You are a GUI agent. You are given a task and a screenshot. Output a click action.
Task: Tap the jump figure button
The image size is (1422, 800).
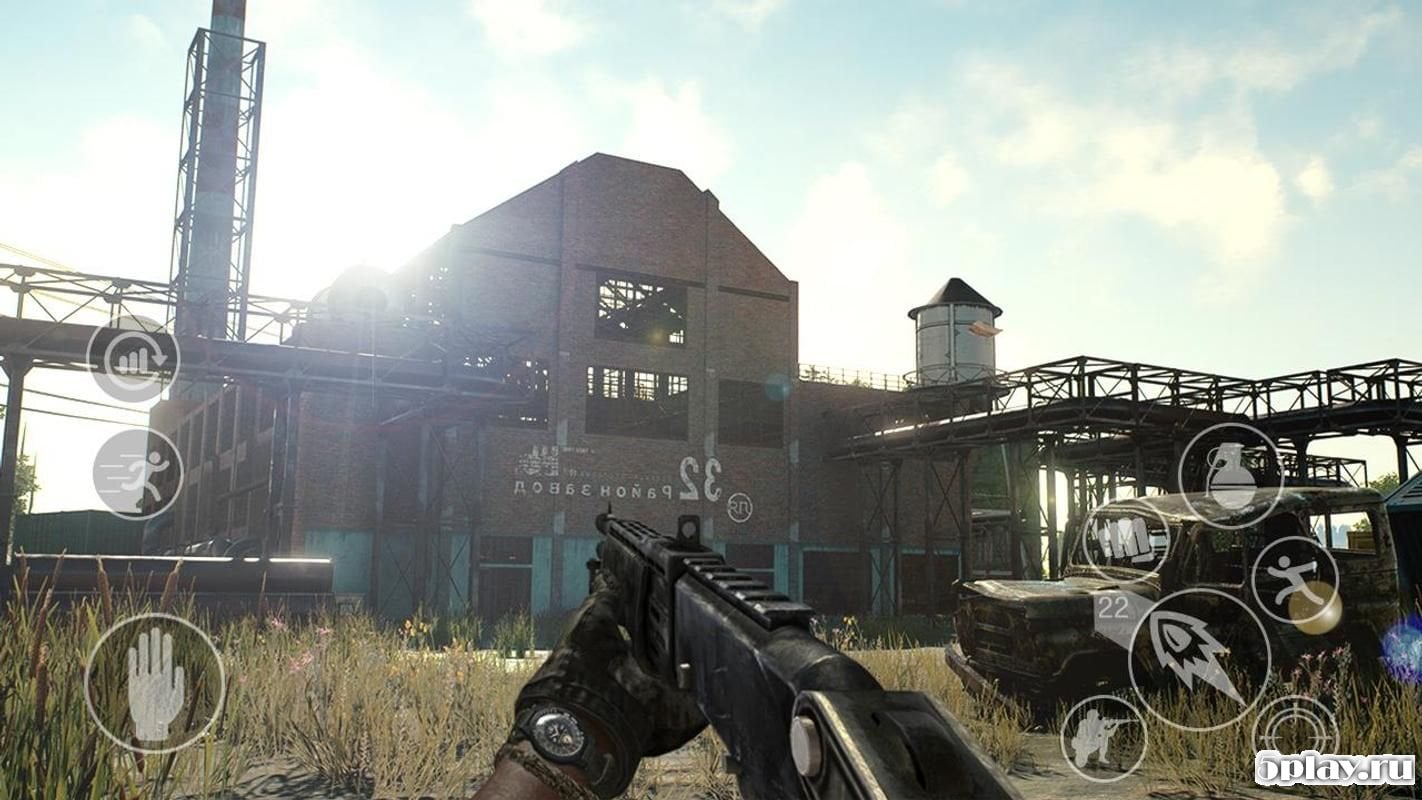[1295, 580]
